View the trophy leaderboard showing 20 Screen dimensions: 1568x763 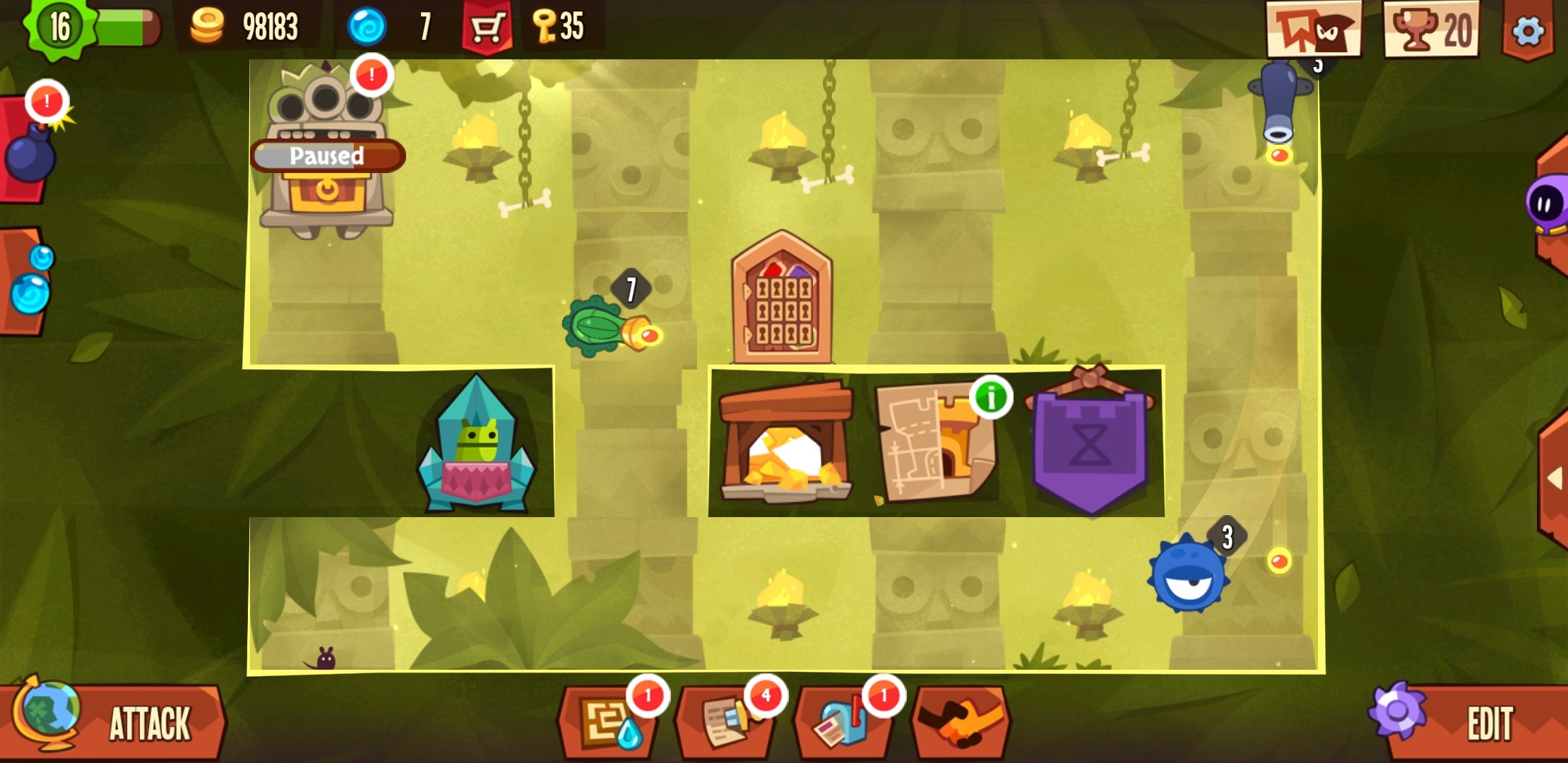click(1431, 30)
